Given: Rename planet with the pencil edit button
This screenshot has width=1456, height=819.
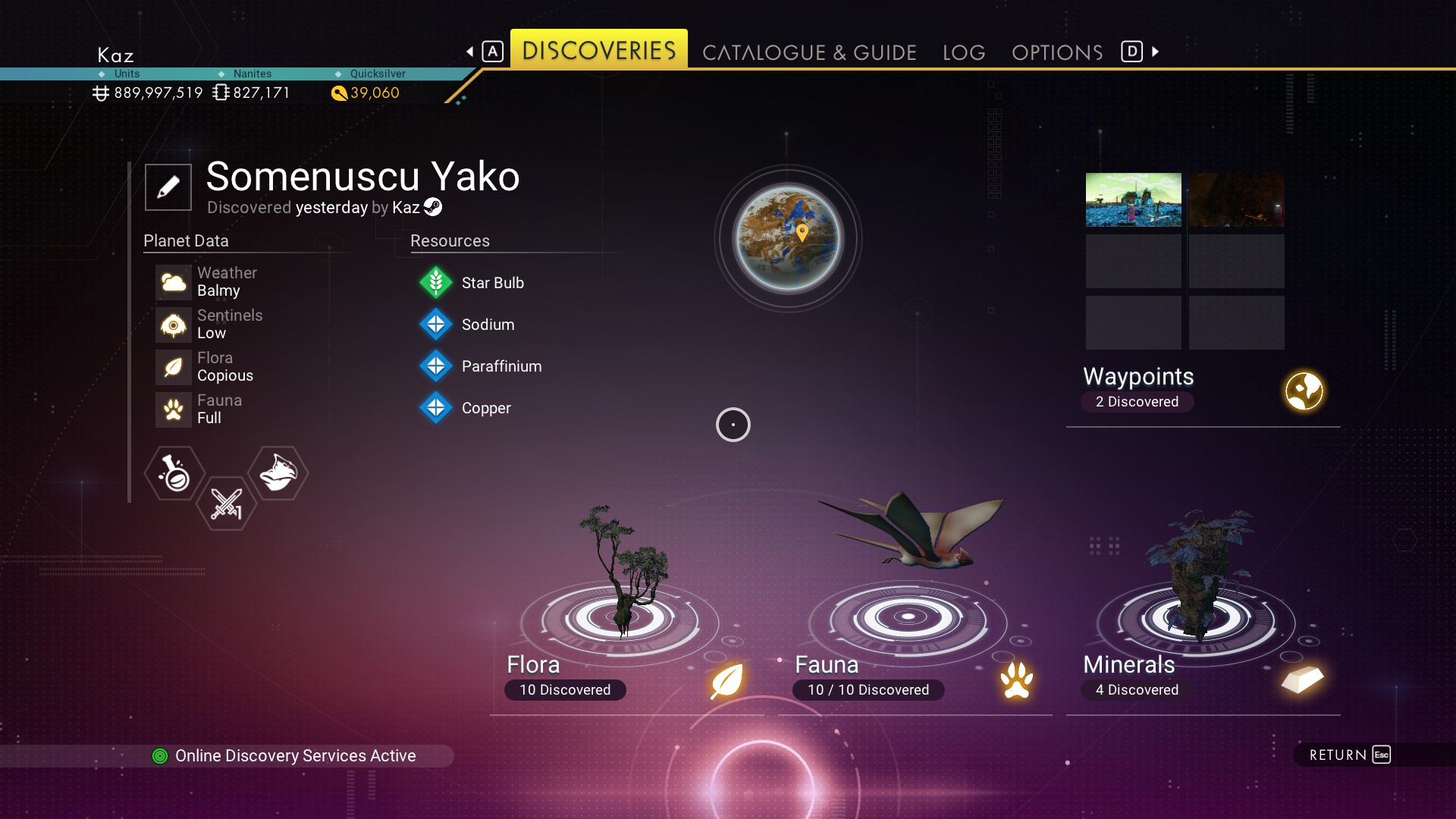Looking at the screenshot, I should tap(168, 187).
